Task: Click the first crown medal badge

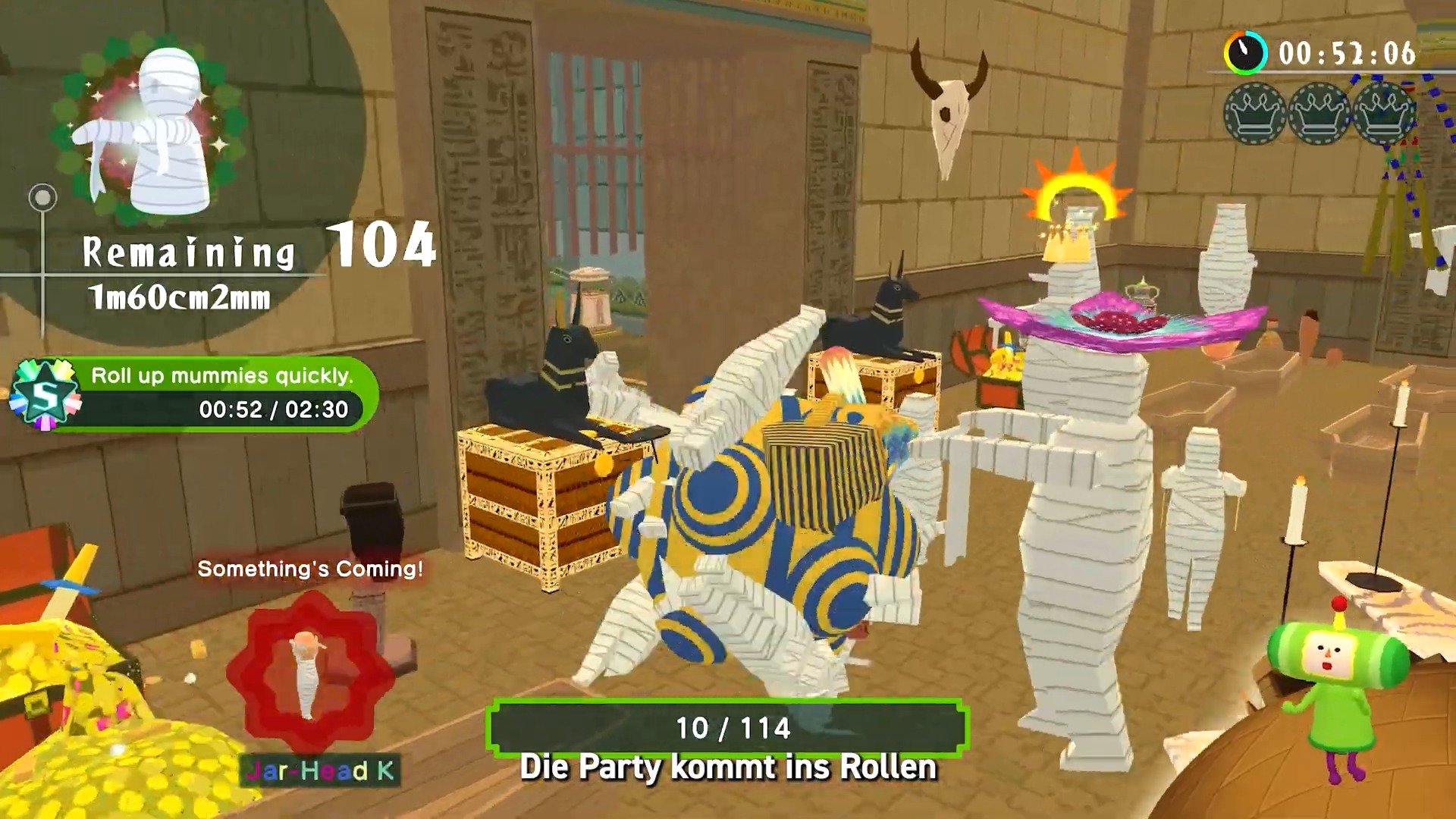Action: [1253, 115]
